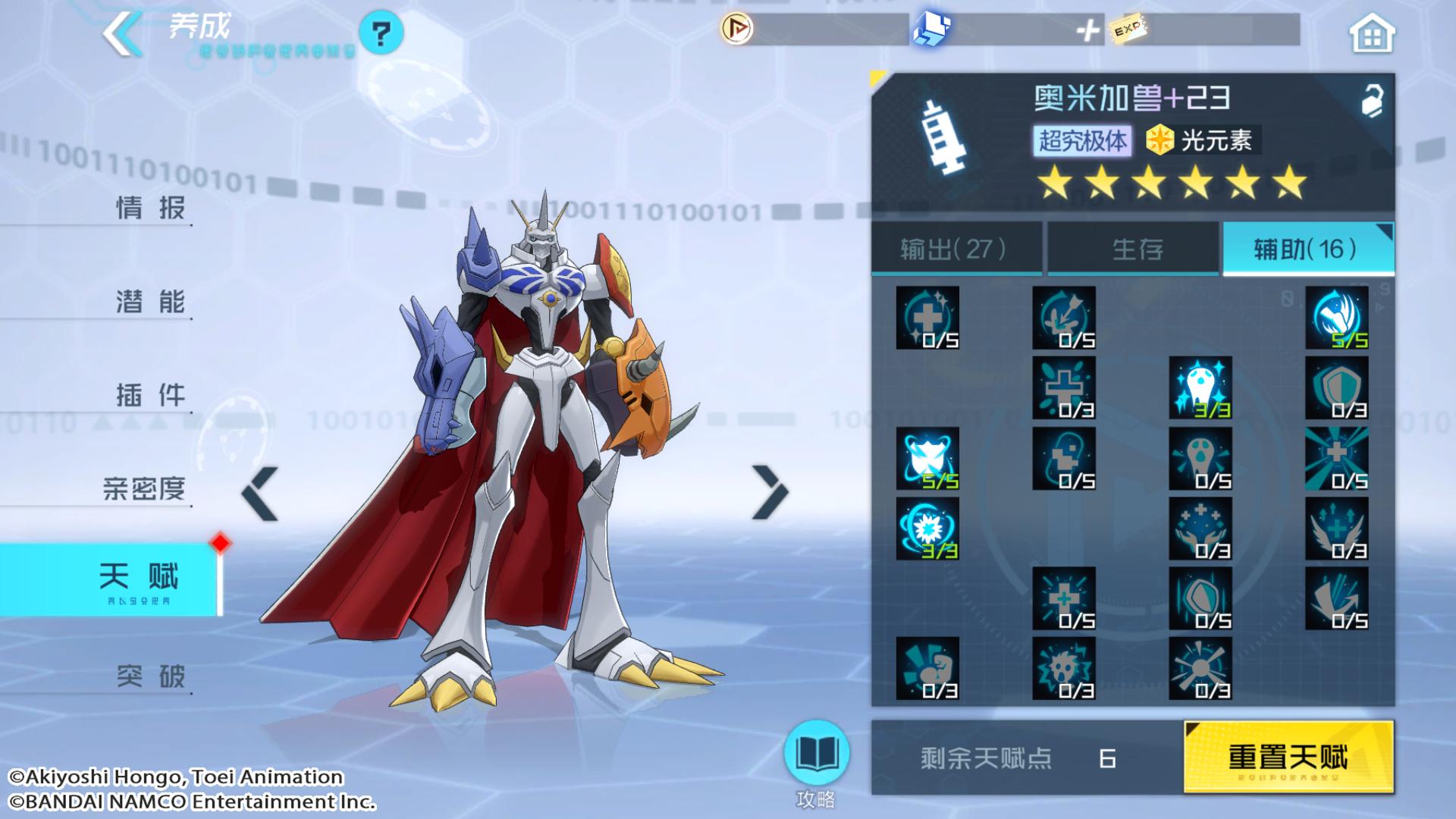Show the next Digimon
This screenshot has height=819, width=1456.
tap(770, 492)
